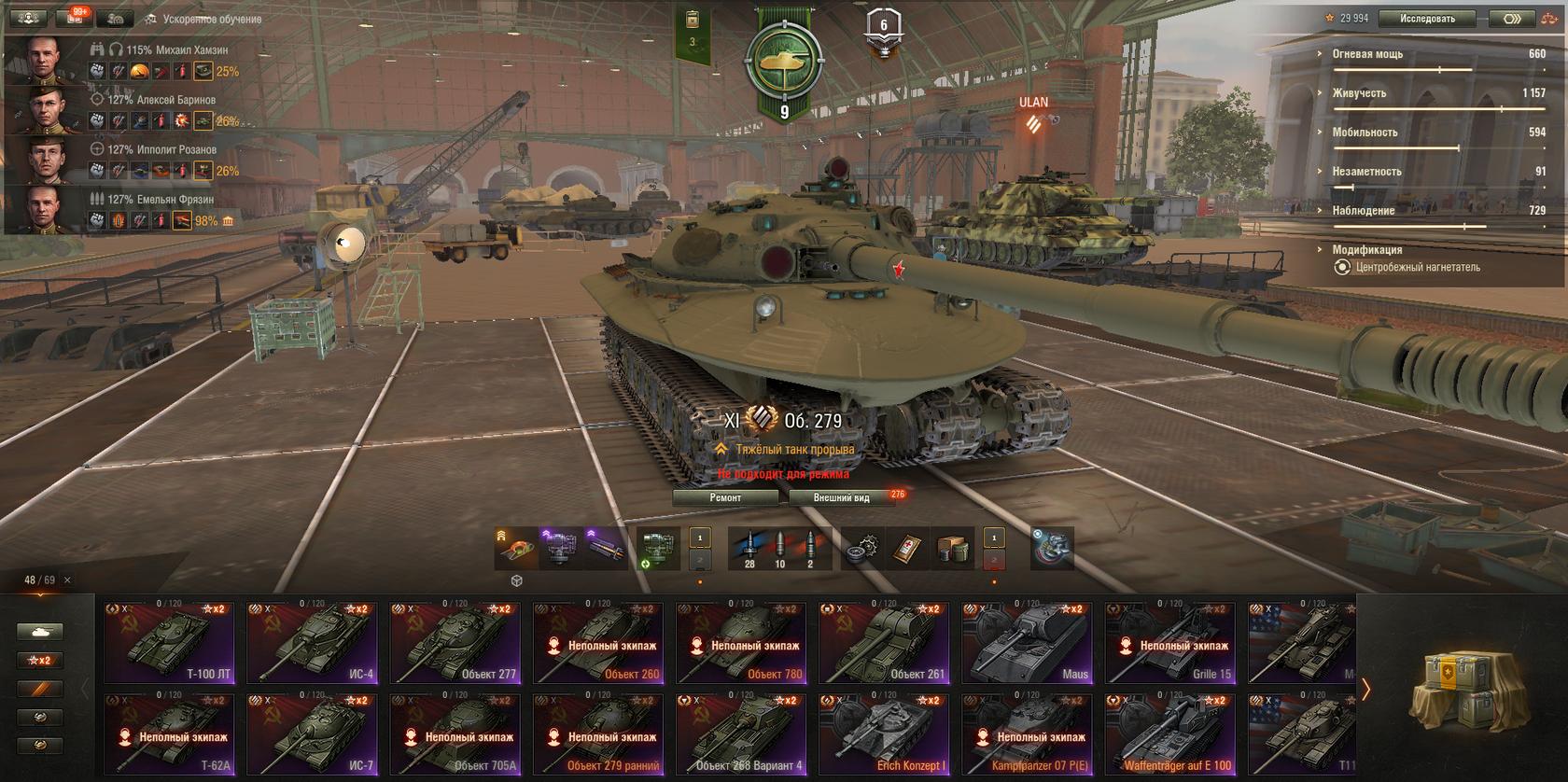Image resolution: width=1568 pixels, height=782 pixels.
Task: Toggle the x2 bonus carousel filter
Action: 40,661
